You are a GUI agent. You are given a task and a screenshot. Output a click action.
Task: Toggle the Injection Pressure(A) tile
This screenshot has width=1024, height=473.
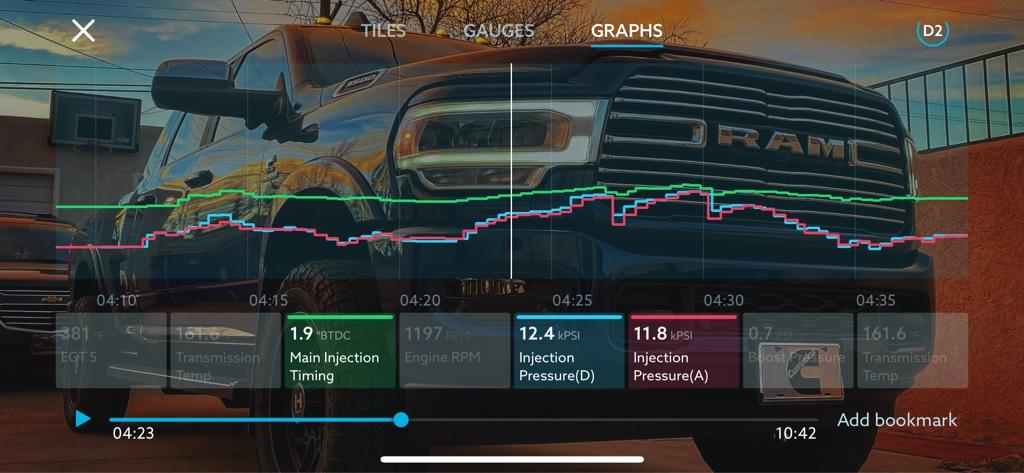coord(683,350)
